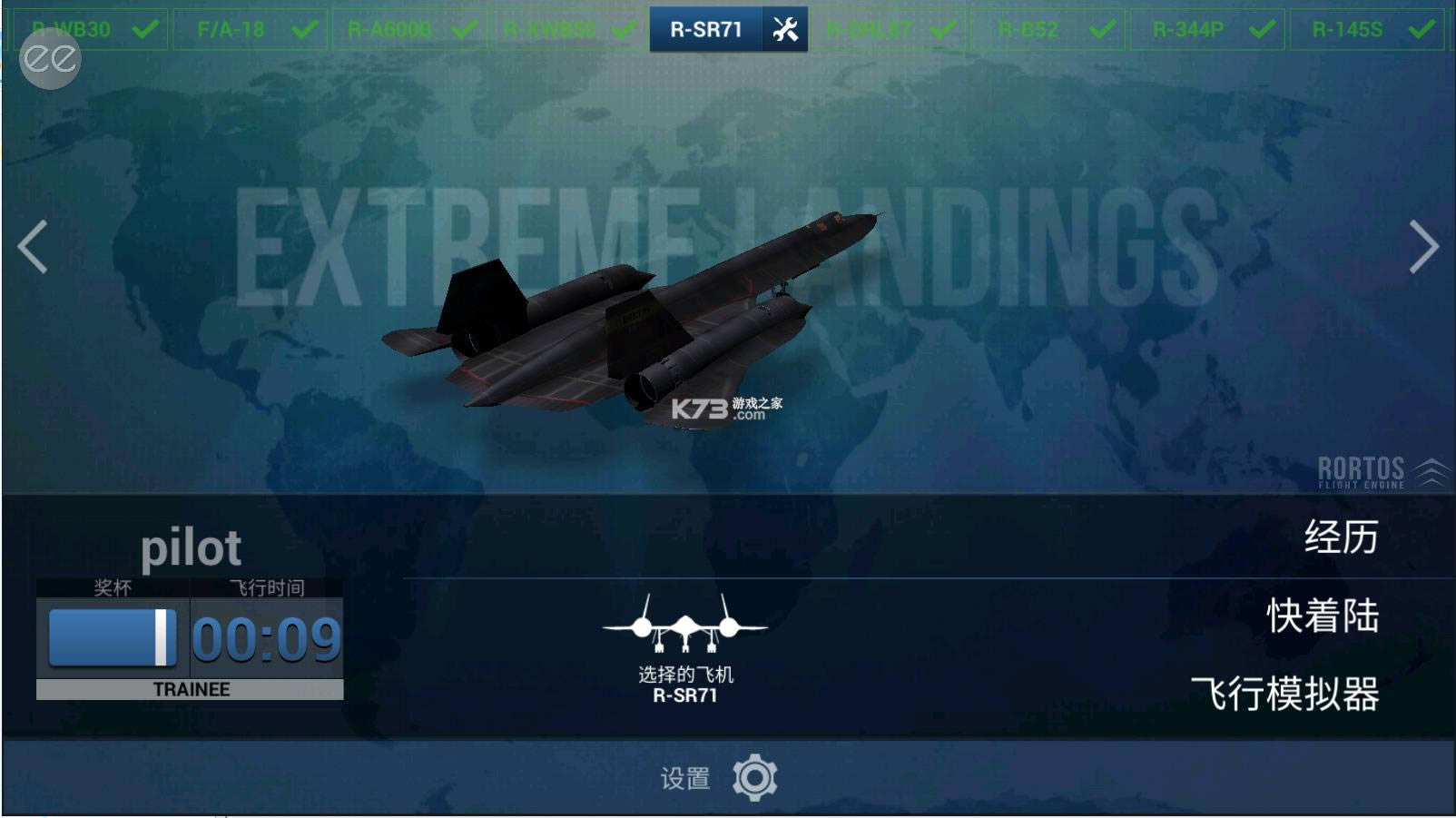Toggle the checkmark on the R-145S tab
The width and height of the screenshot is (1456, 818).
1422,28
